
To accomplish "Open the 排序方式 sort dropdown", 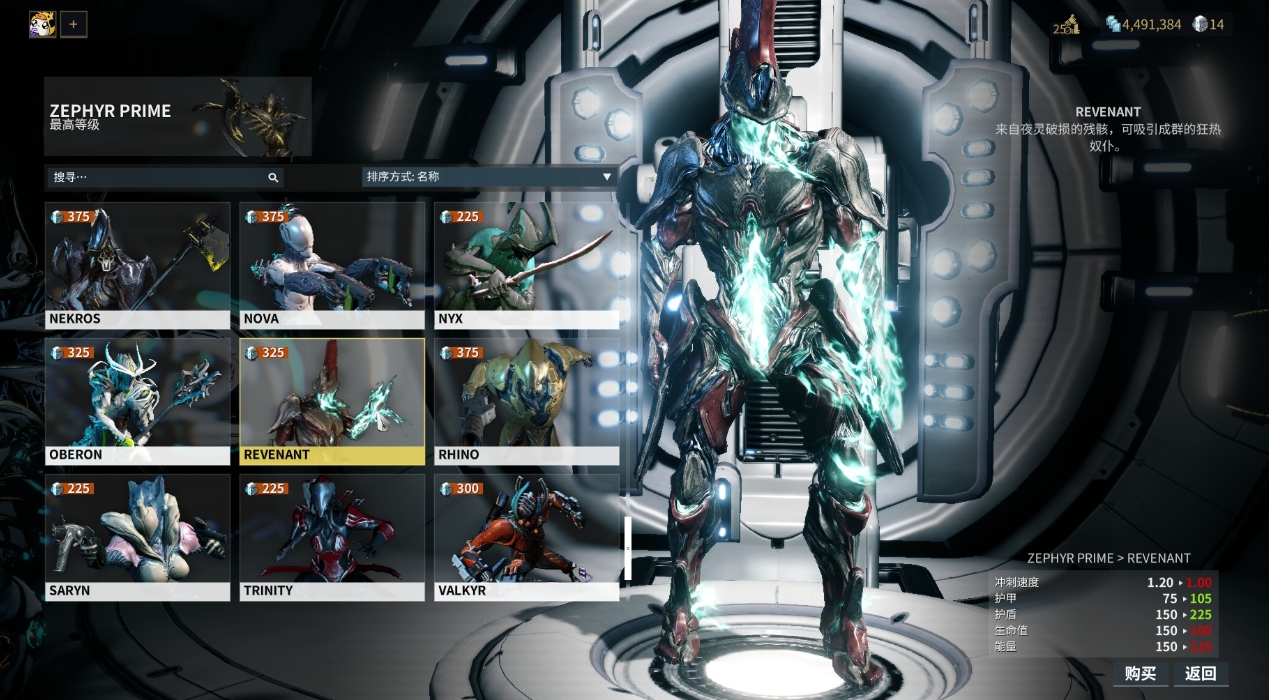I will click(489, 177).
